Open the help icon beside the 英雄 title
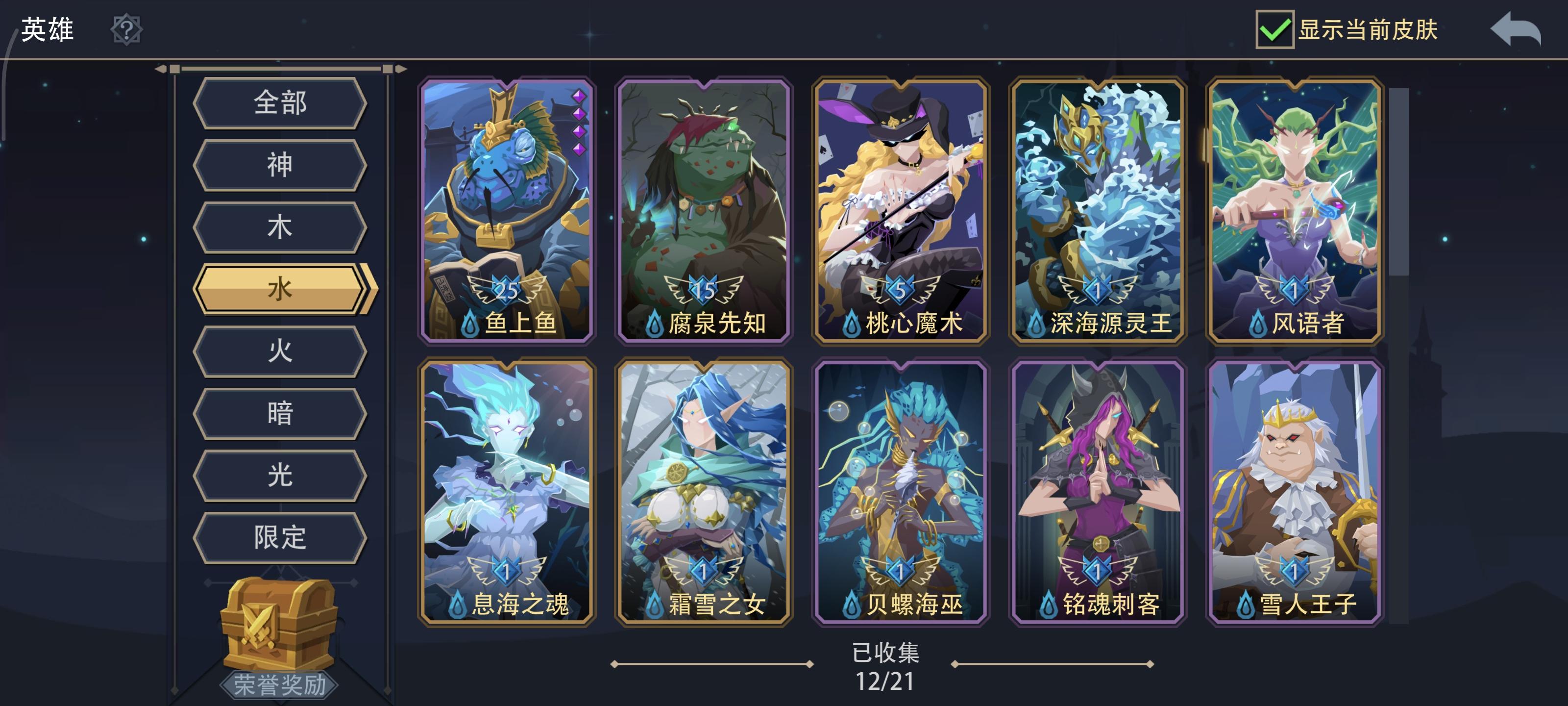The height and width of the screenshot is (706, 1568). tap(126, 29)
